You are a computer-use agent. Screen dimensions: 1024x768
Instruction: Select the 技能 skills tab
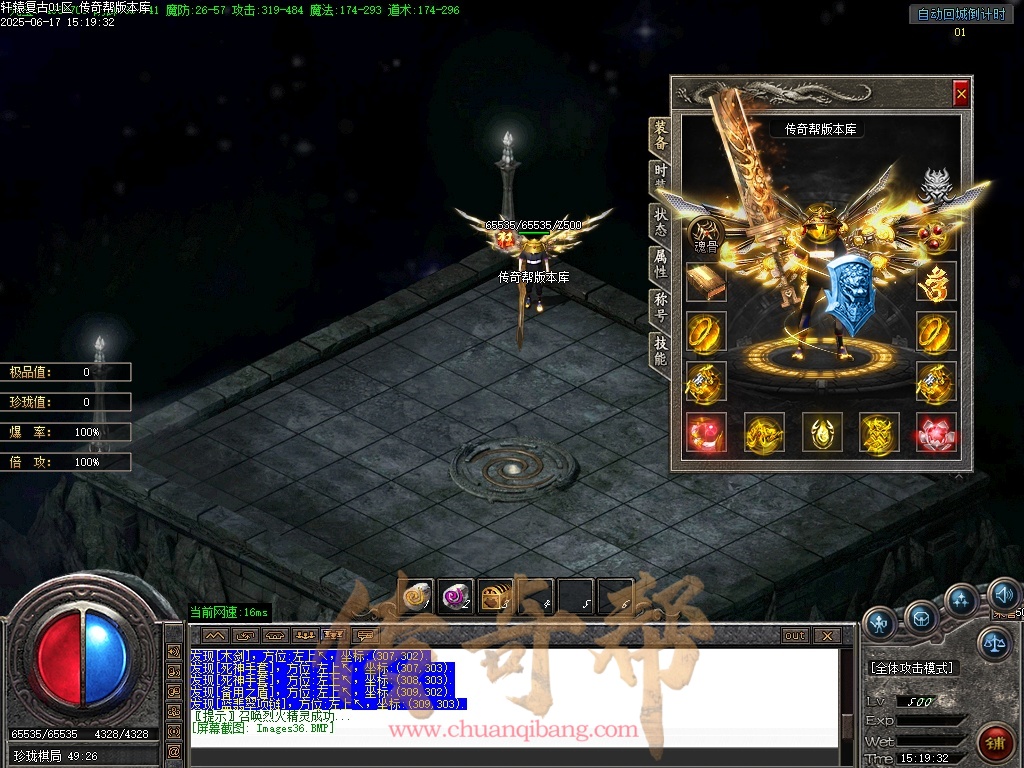[661, 350]
